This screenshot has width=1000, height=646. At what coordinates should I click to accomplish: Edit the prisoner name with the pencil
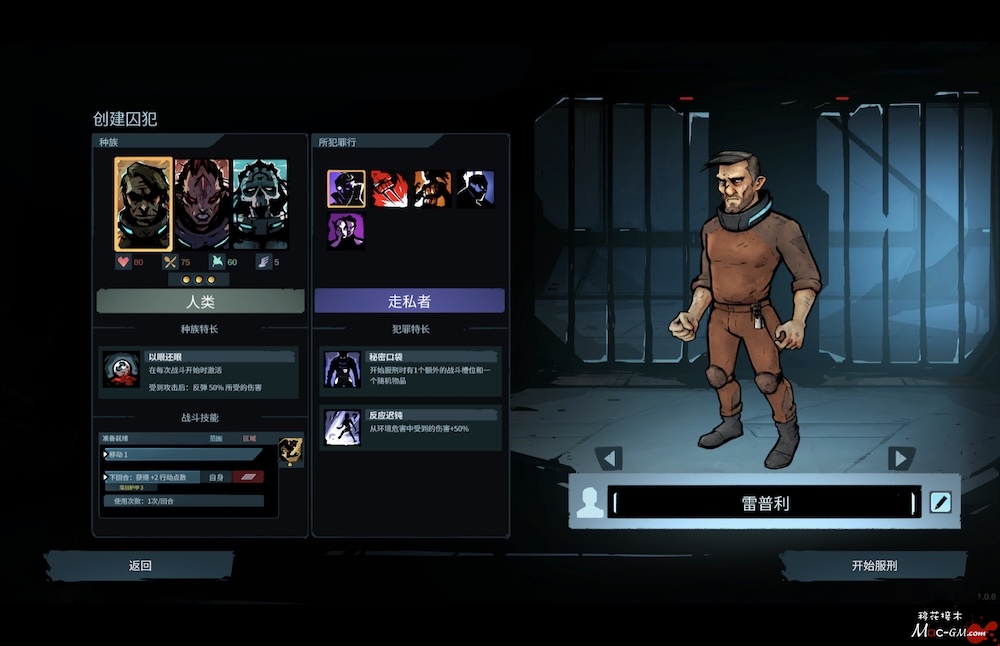(940, 502)
